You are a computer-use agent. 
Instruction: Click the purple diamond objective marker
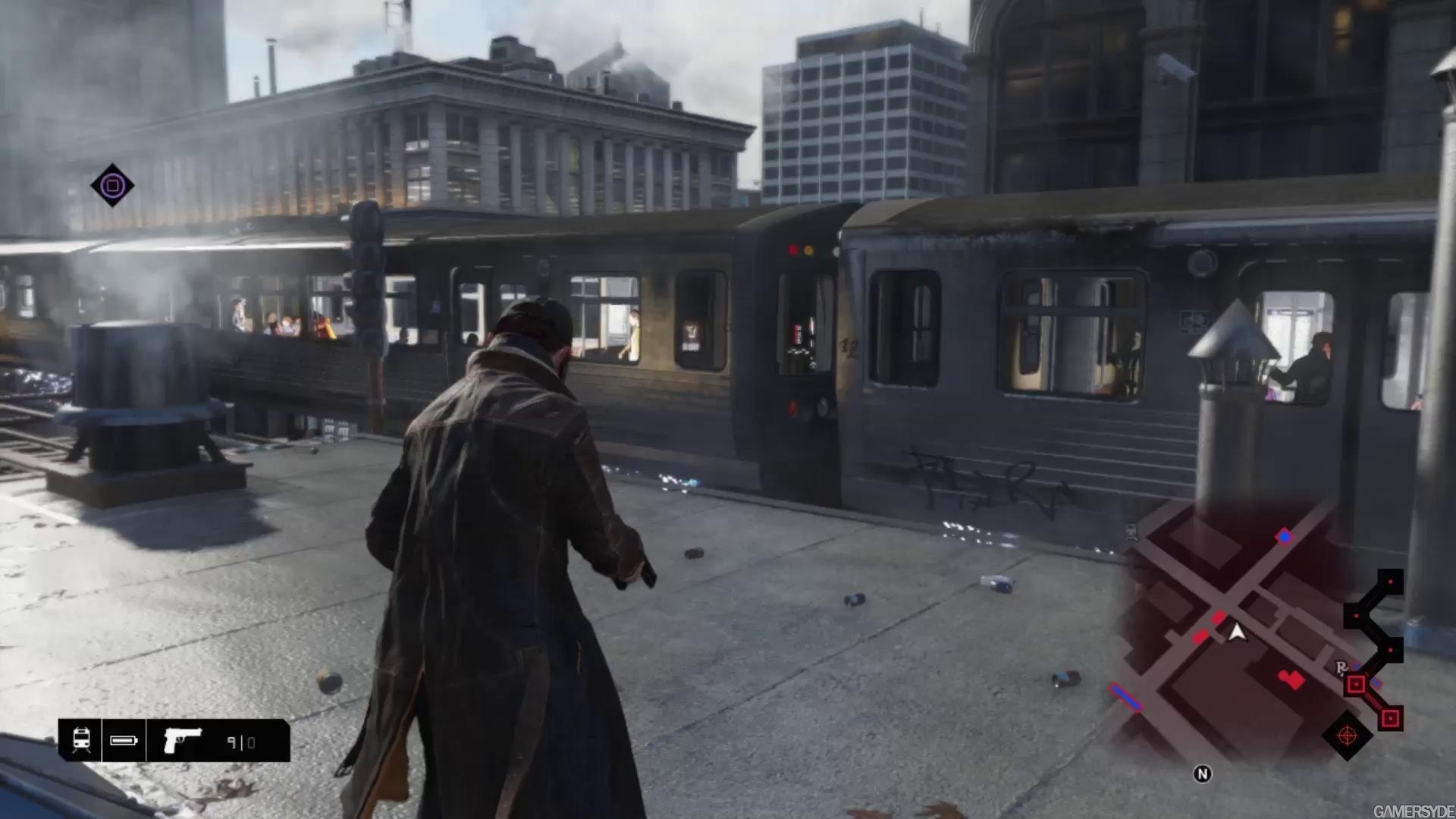coord(112,185)
